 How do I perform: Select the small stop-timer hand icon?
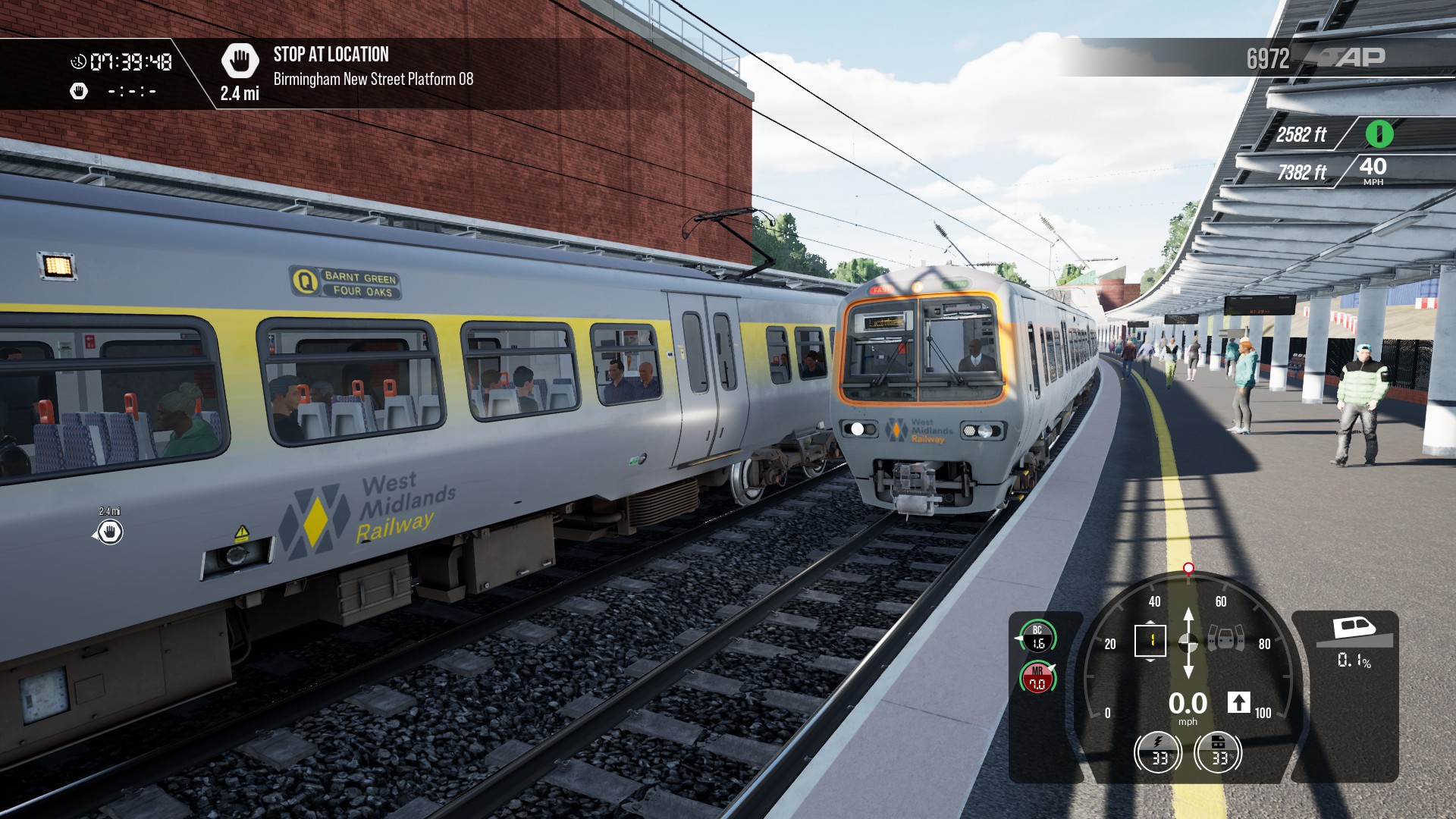coord(79,92)
